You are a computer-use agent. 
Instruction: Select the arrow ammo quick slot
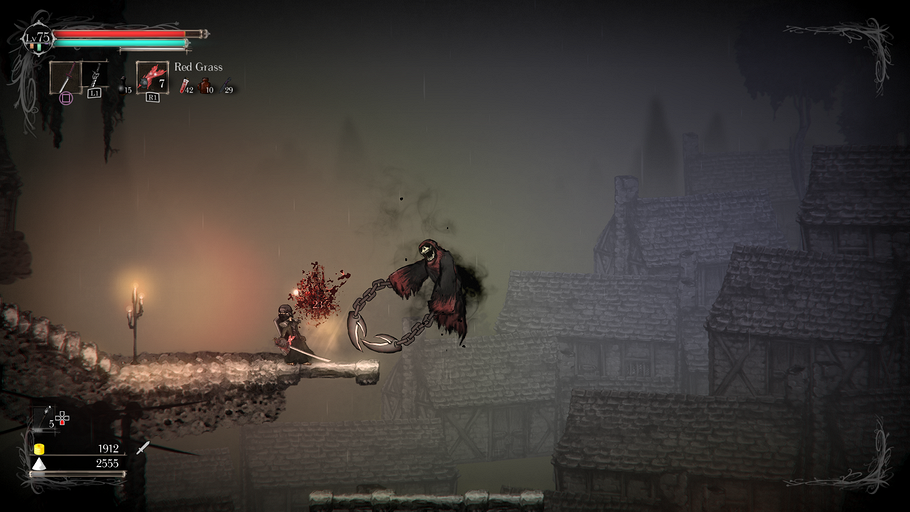(47, 418)
